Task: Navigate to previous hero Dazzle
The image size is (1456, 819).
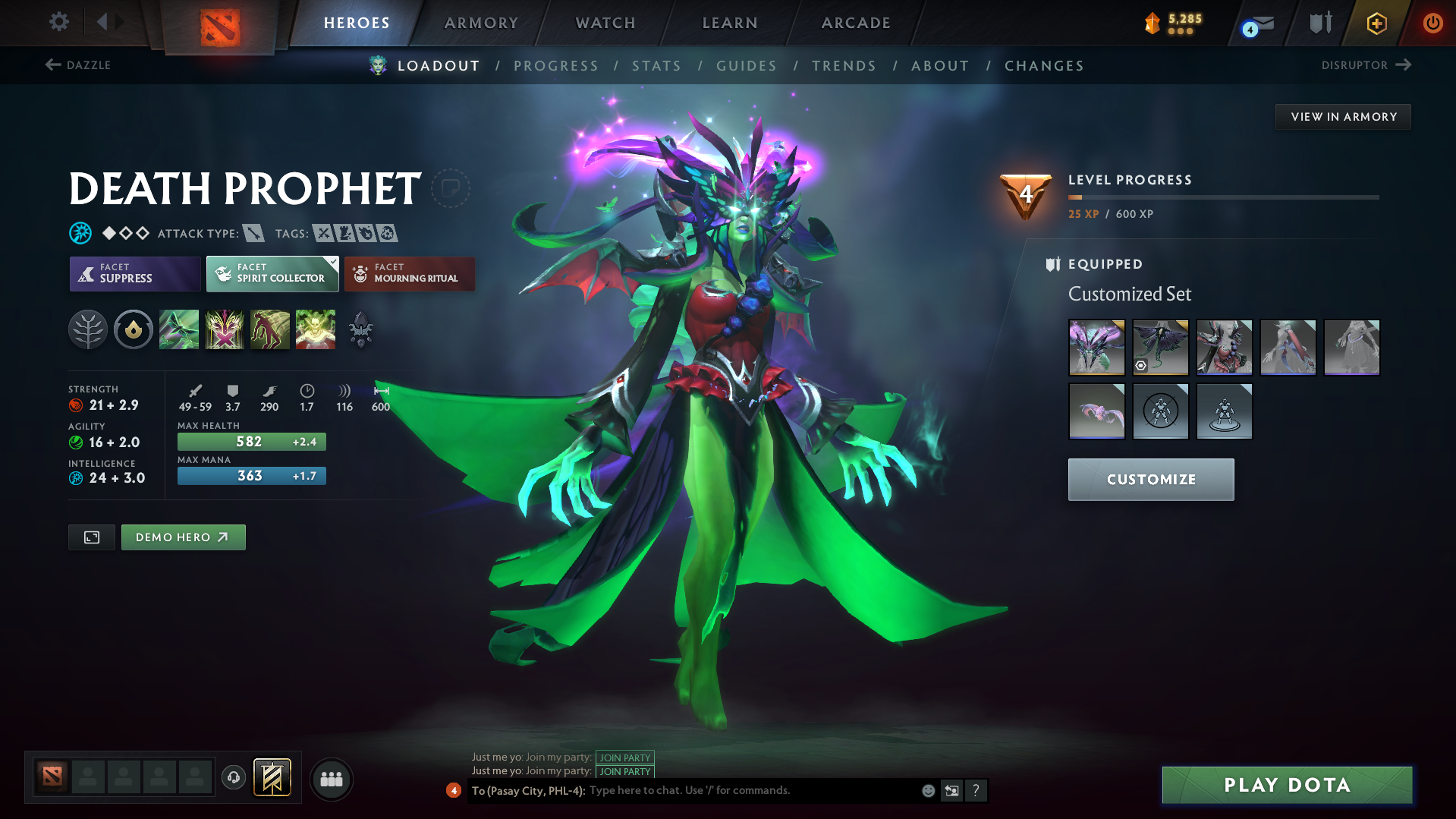Action: tap(78, 65)
